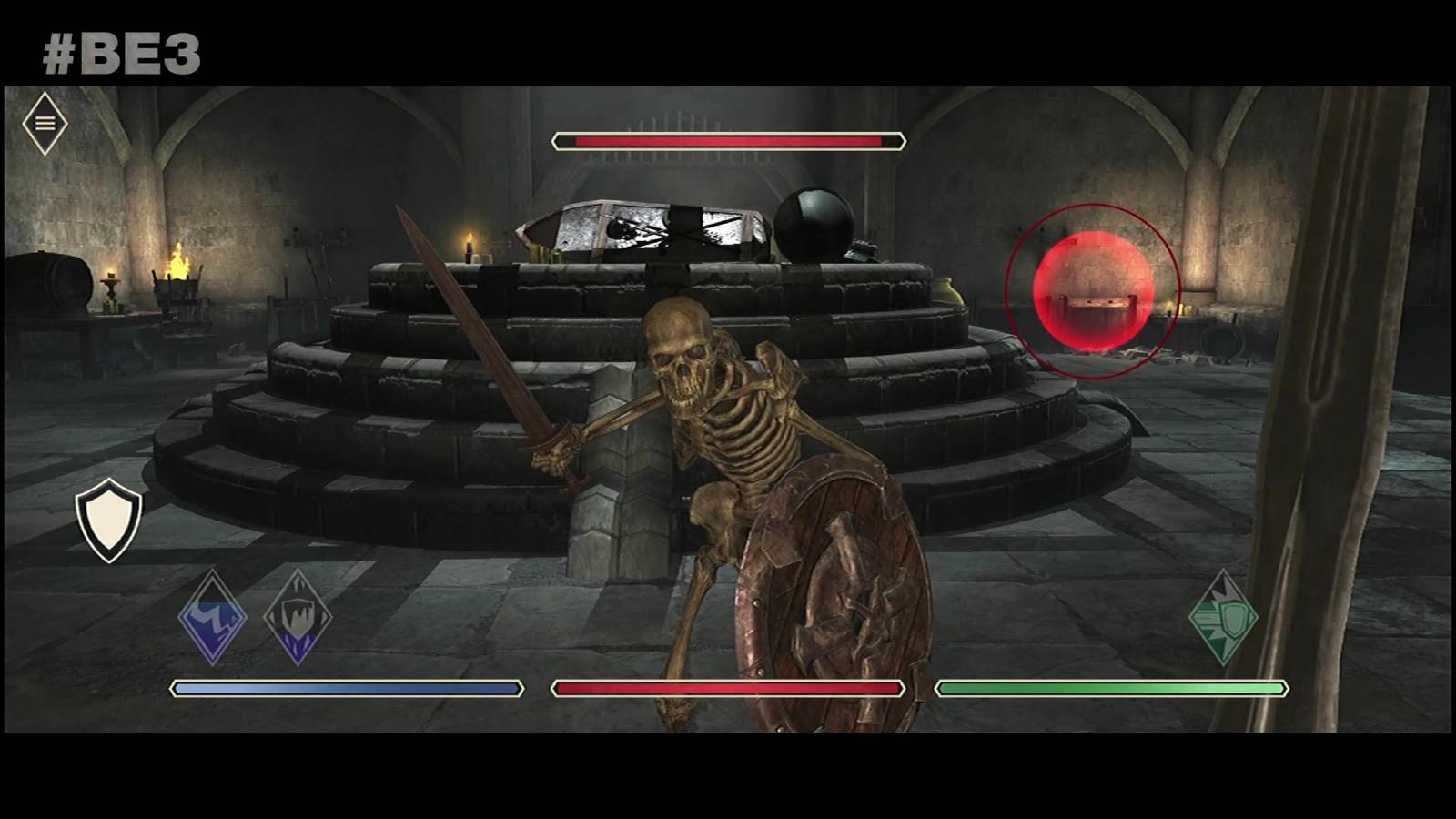
Task: Open the diamond hamburger menu
Action: click(45, 123)
